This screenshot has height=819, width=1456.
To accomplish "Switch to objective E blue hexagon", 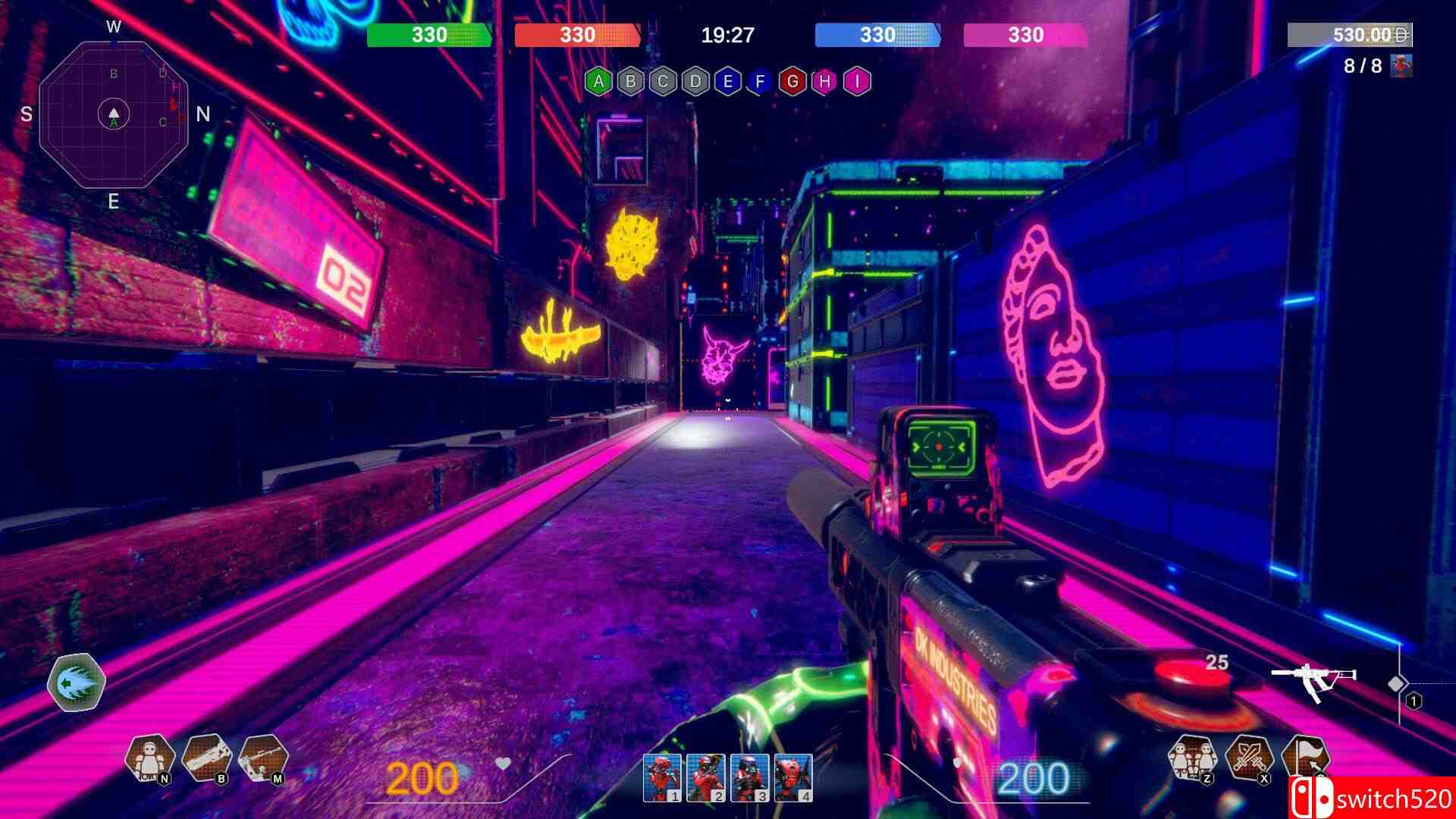I will tap(727, 80).
